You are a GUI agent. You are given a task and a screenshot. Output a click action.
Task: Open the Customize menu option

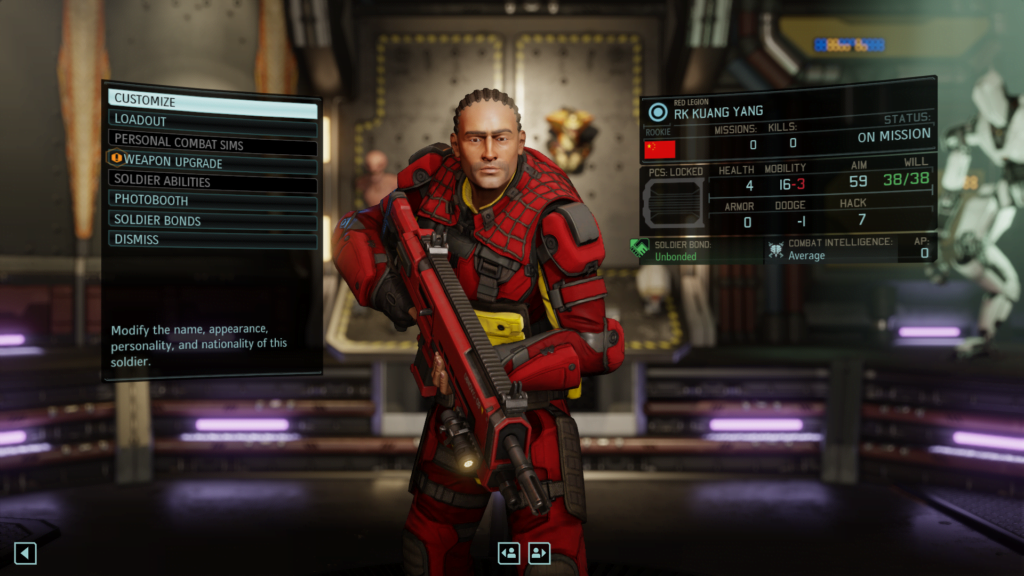tap(212, 101)
